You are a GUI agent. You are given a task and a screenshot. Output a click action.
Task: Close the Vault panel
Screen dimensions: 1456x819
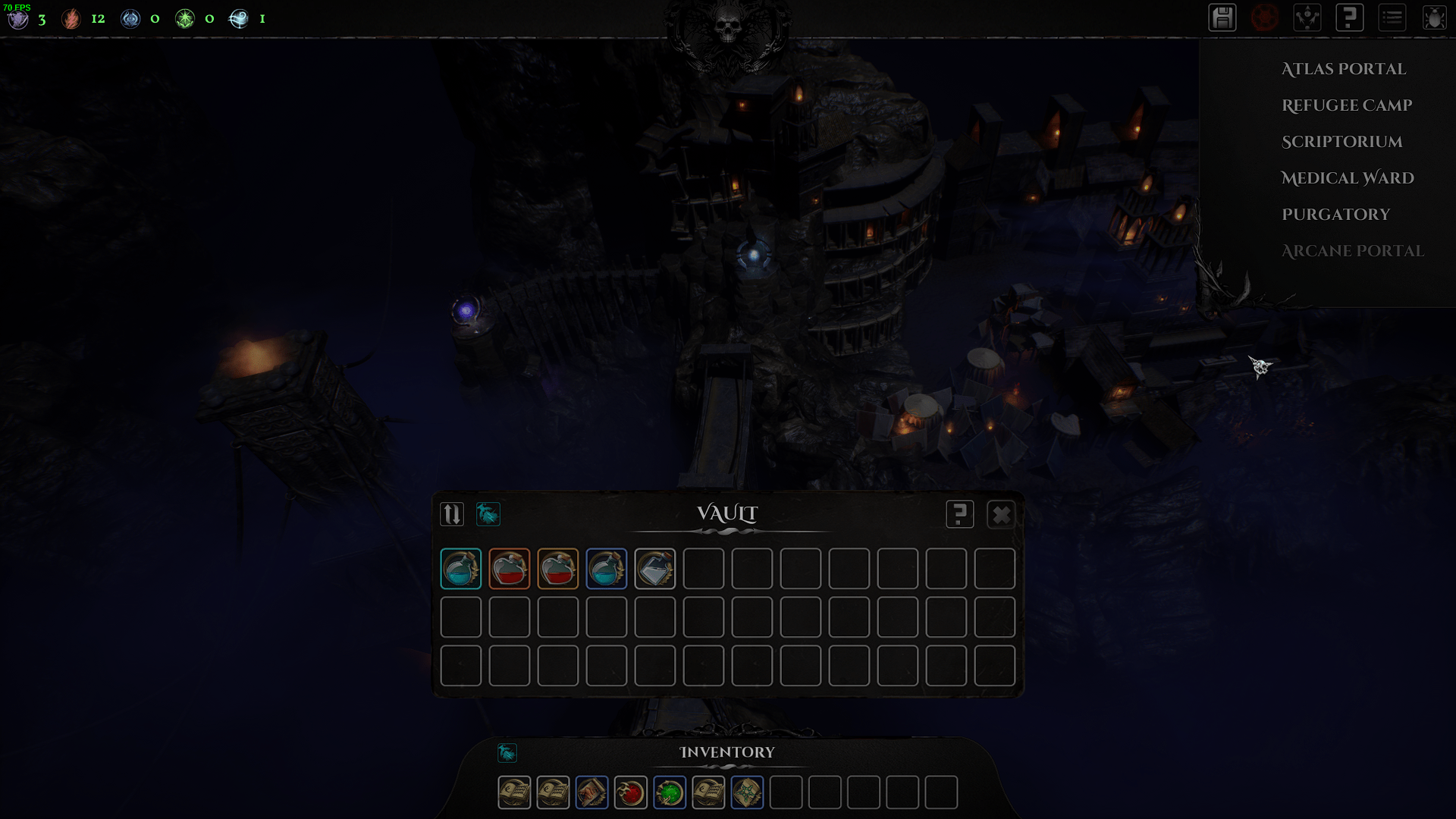[x=1001, y=515]
